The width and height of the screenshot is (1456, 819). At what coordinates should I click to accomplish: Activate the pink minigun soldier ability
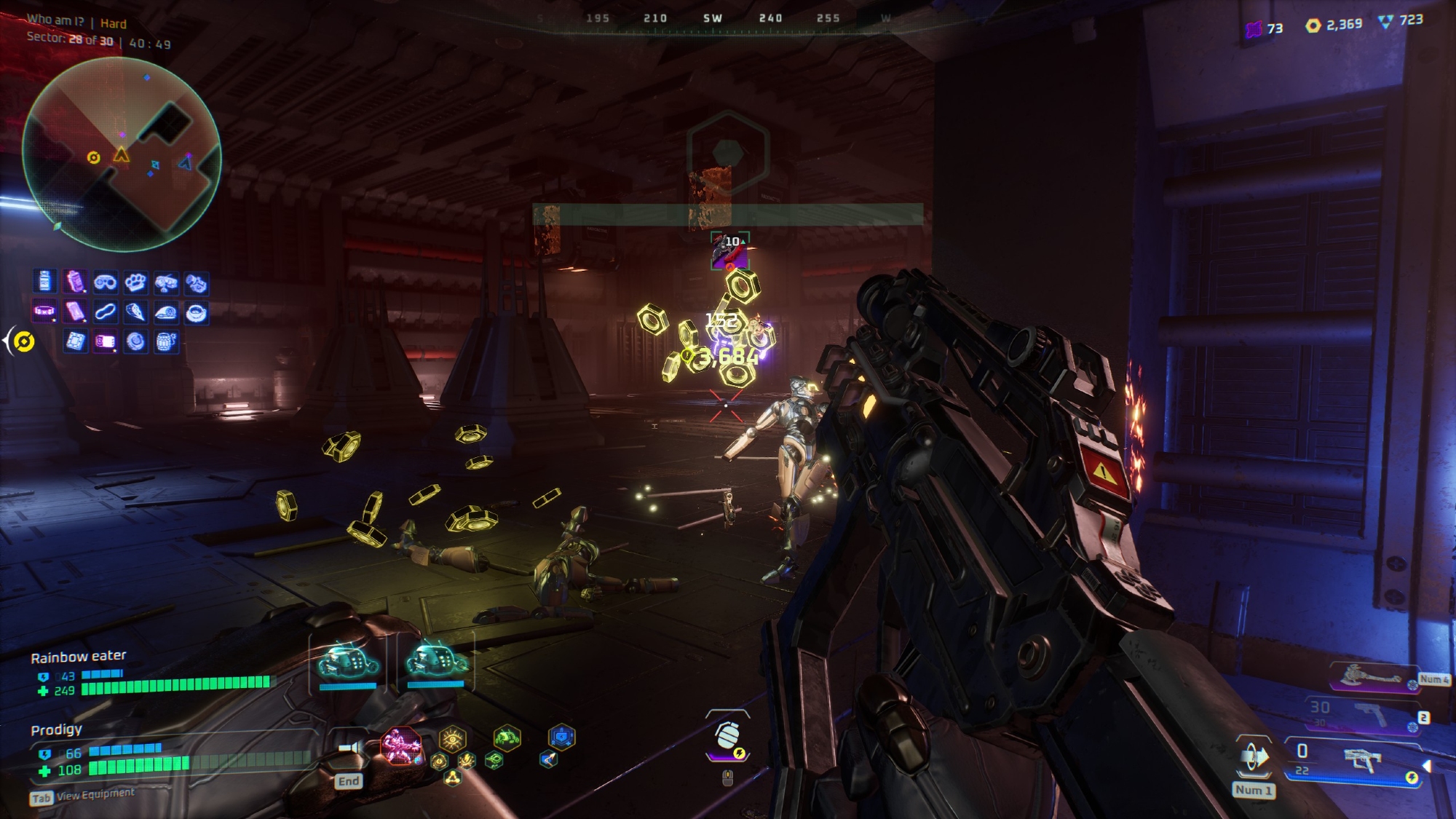(401, 746)
